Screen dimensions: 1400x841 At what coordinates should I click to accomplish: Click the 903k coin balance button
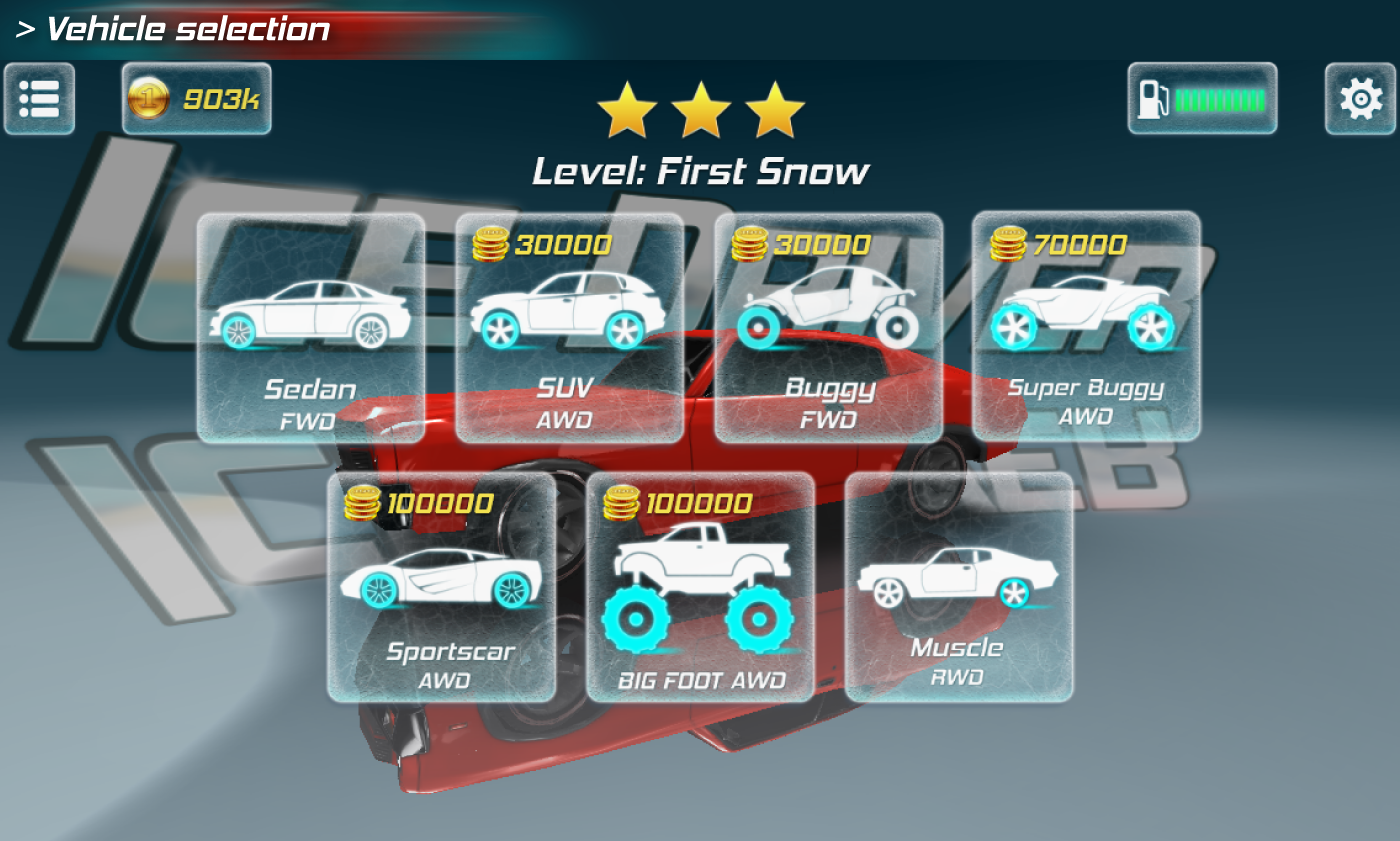[197, 99]
